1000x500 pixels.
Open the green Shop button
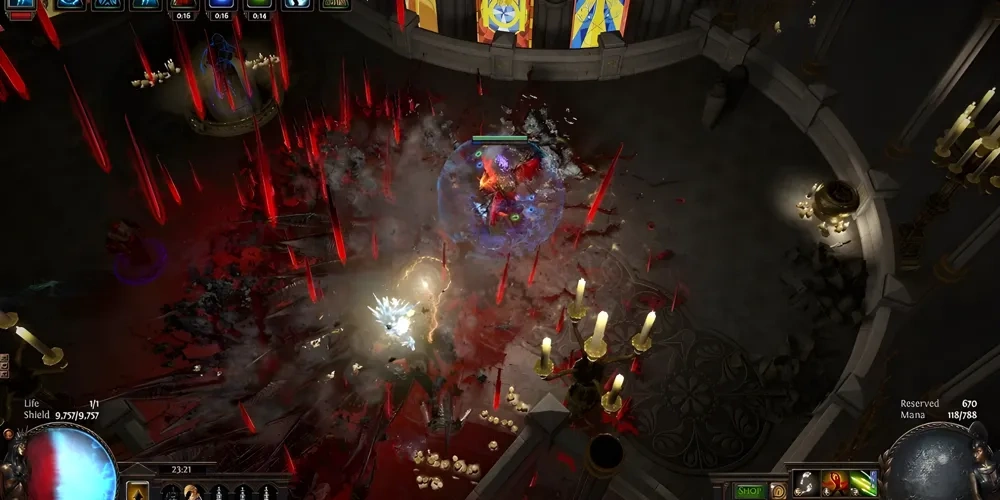(750, 491)
